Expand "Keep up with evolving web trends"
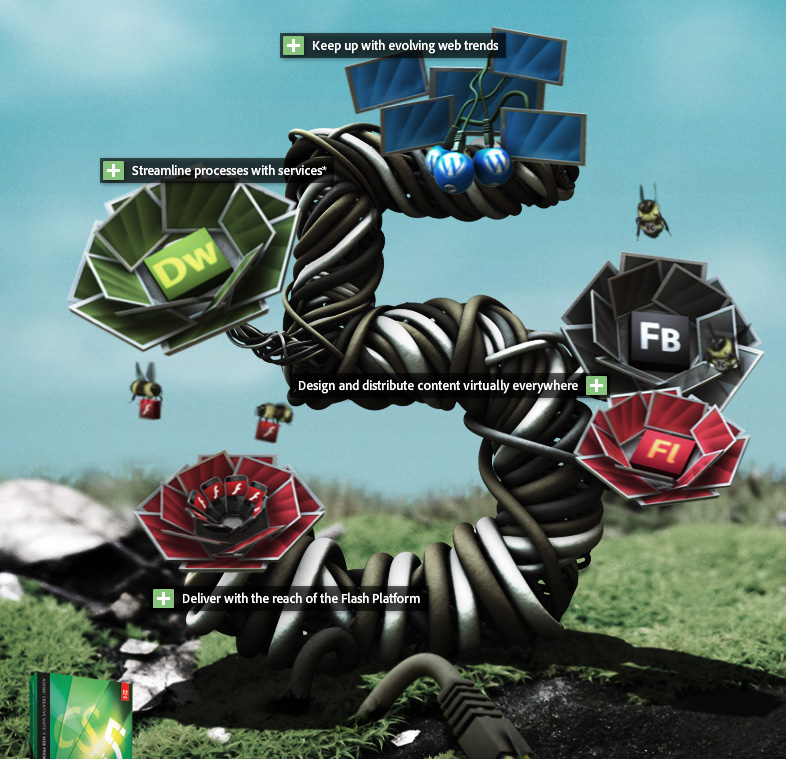The image size is (786, 759). click(293, 46)
